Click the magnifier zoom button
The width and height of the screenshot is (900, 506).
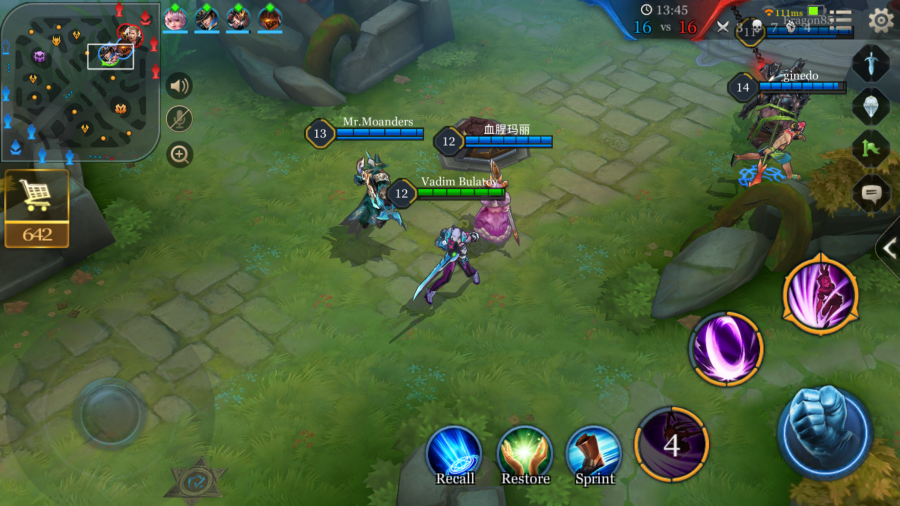point(179,154)
